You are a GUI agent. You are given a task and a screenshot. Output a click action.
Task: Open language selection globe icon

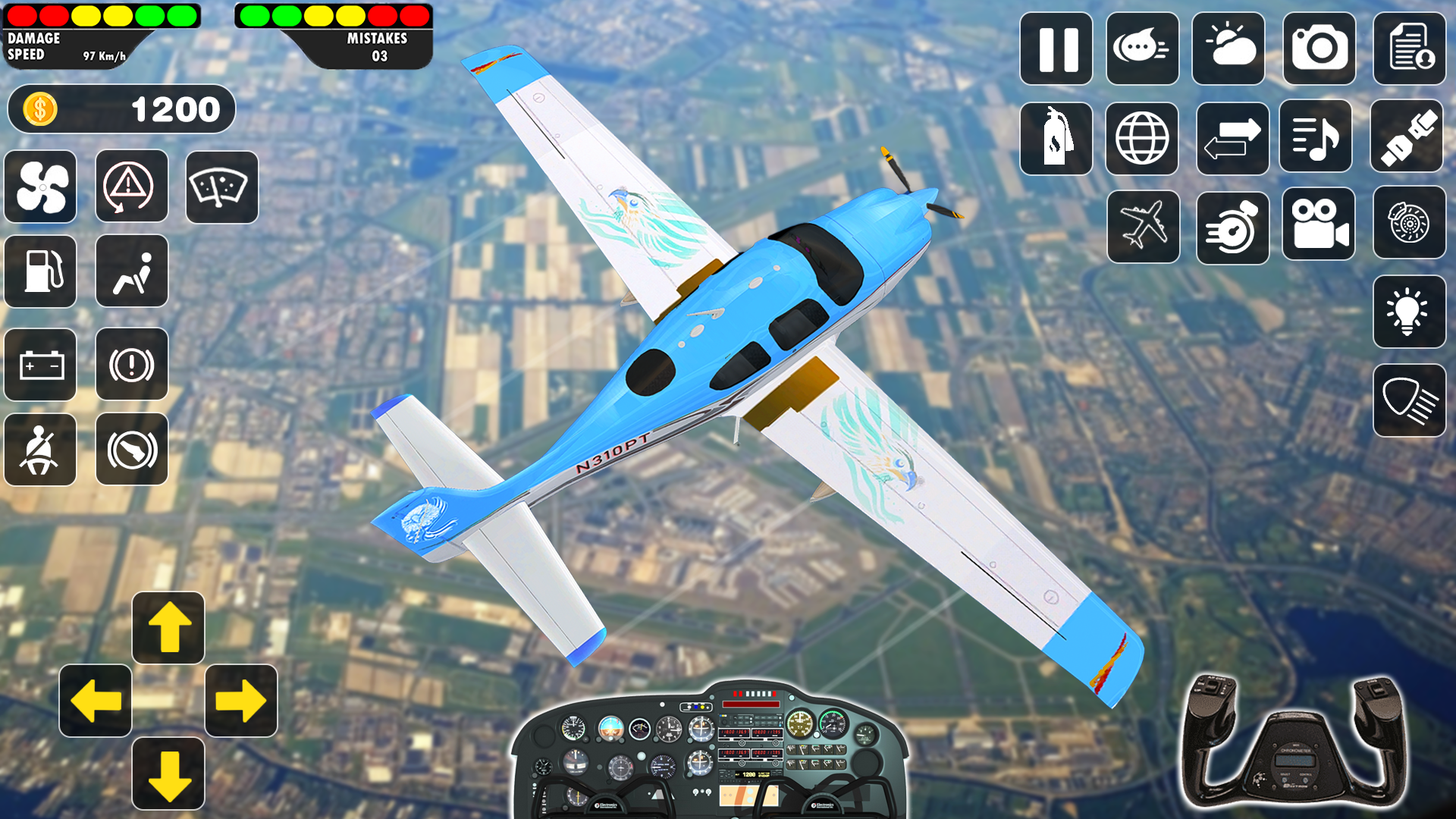[x=1143, y=137]
